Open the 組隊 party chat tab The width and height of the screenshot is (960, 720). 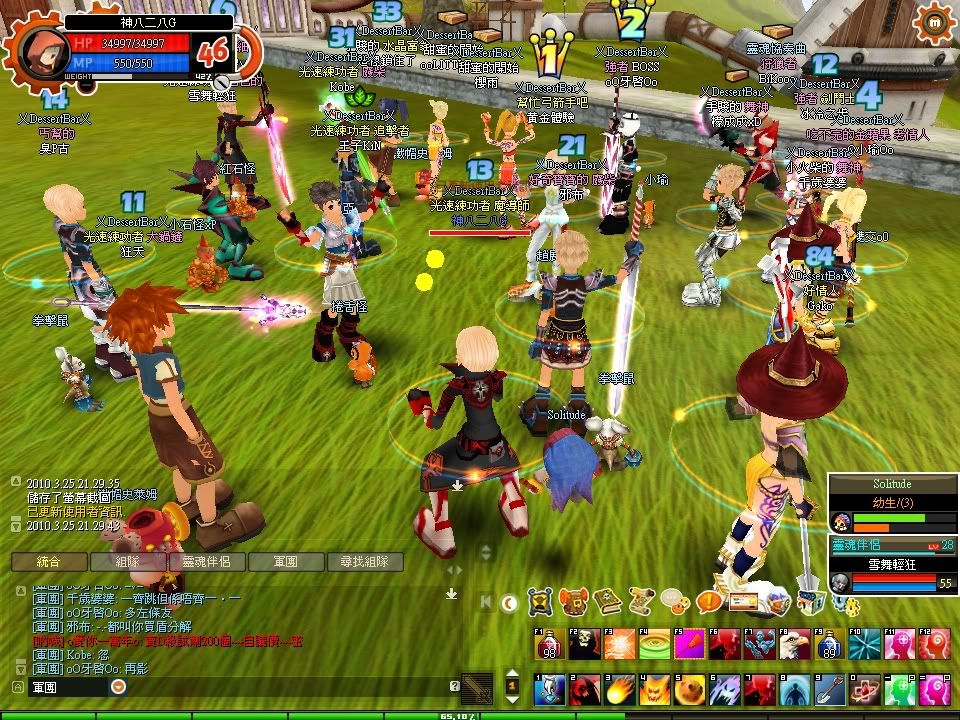(x=127, y=562)
